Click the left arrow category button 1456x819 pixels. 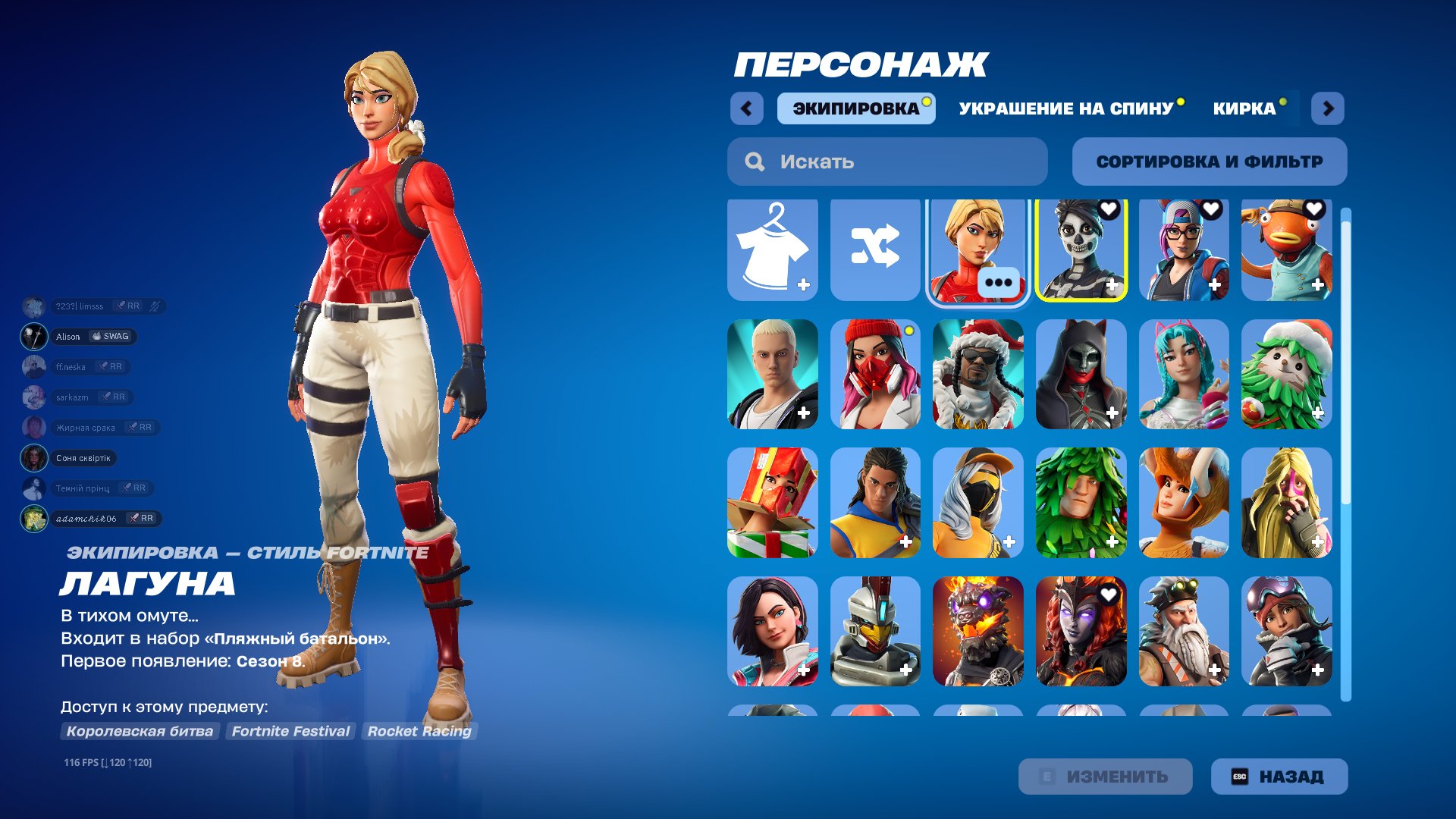coord(746,108)
